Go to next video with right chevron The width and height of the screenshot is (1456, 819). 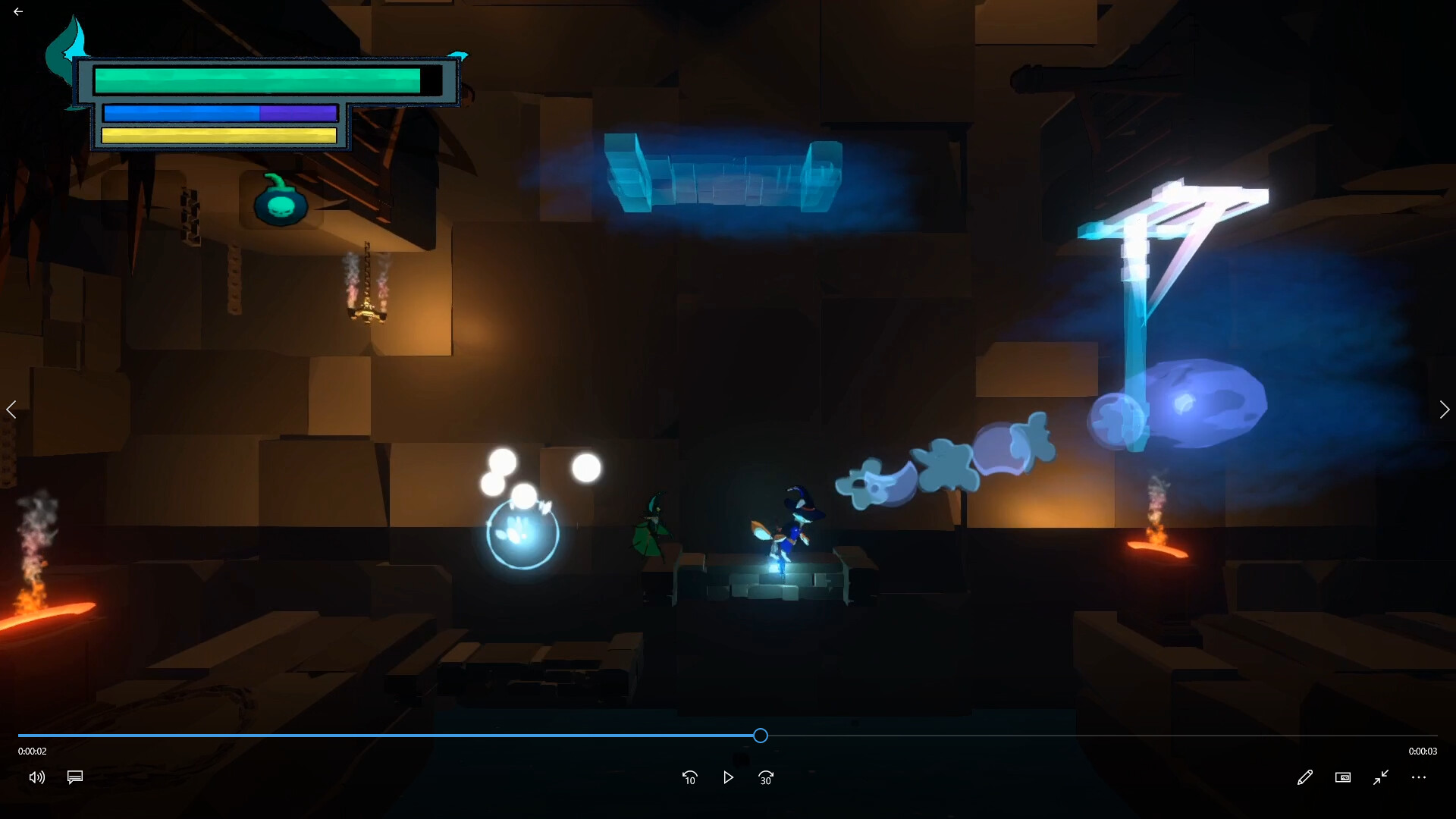(x=1445, y=409)
